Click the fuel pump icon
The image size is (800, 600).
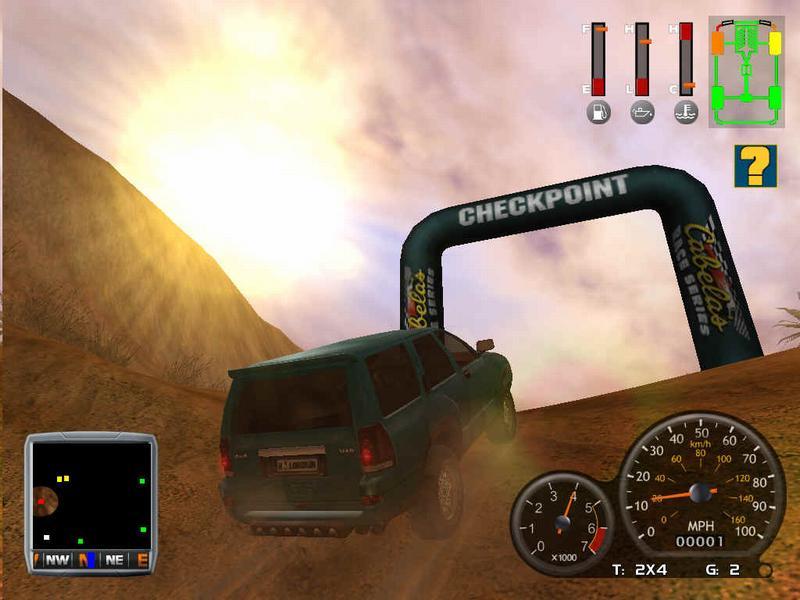[x=598, y=112]
